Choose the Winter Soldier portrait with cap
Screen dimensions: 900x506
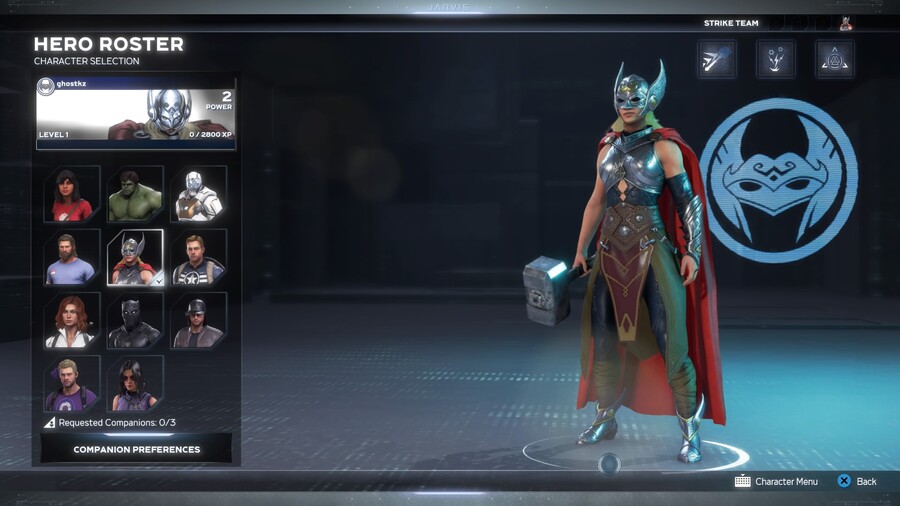point(198,321)
